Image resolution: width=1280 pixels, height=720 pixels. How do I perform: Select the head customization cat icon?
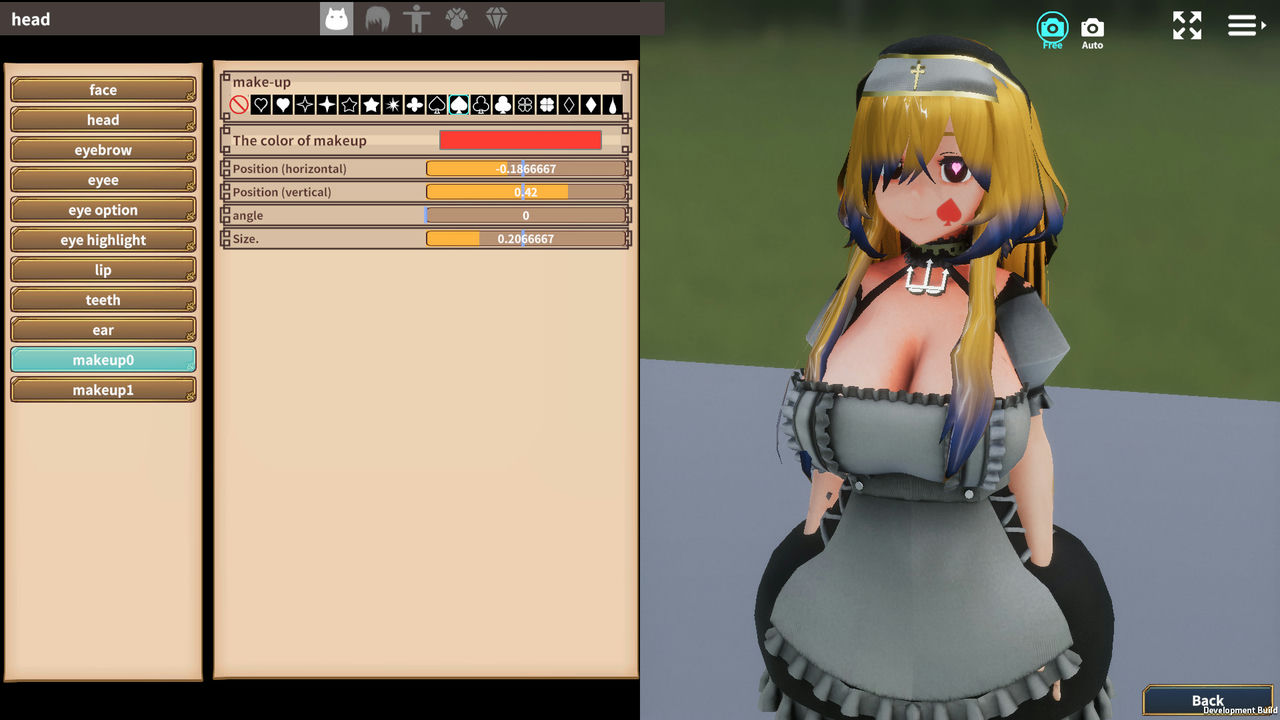337,18
